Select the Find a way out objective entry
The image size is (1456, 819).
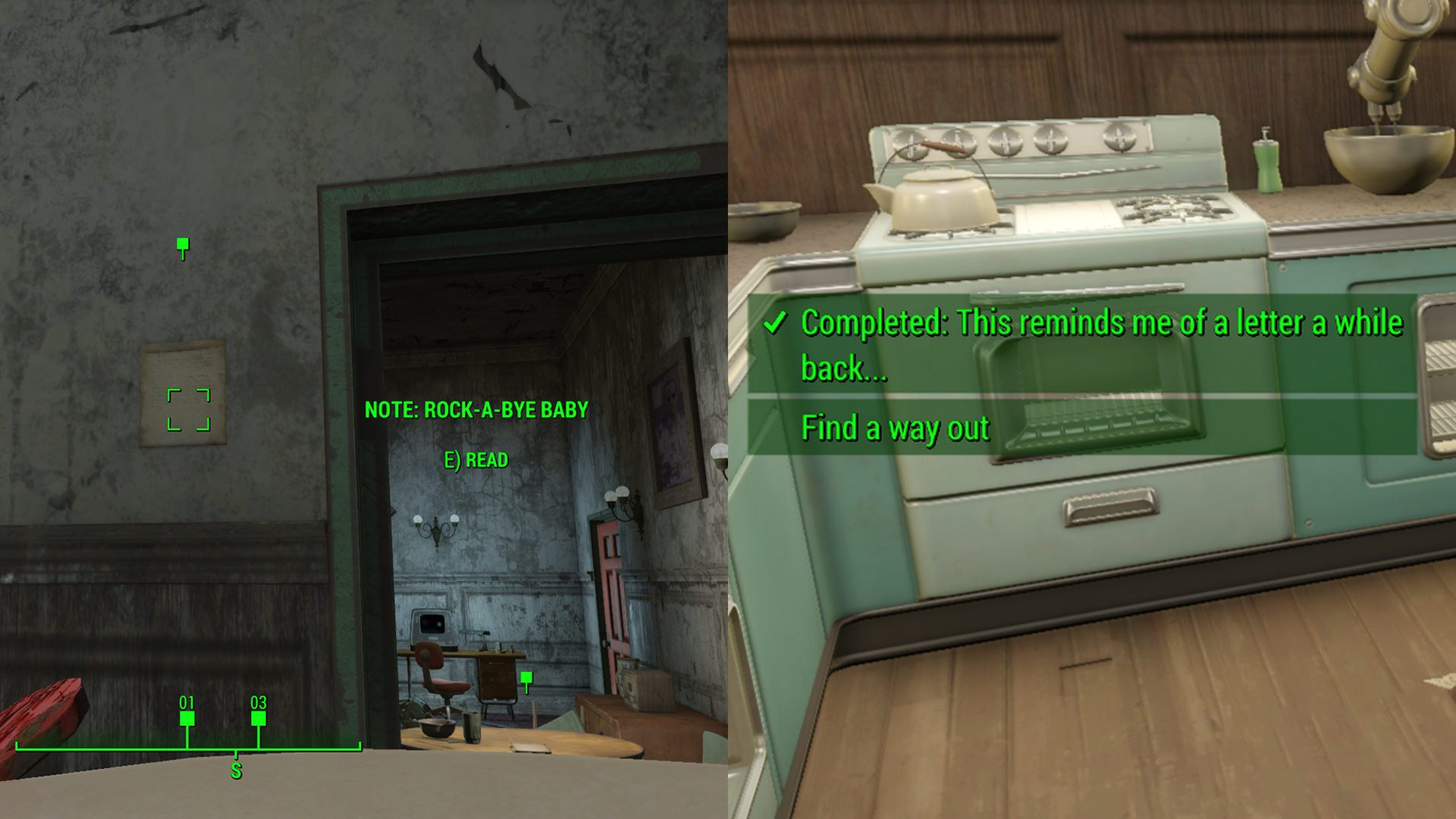tap(895, 428)
